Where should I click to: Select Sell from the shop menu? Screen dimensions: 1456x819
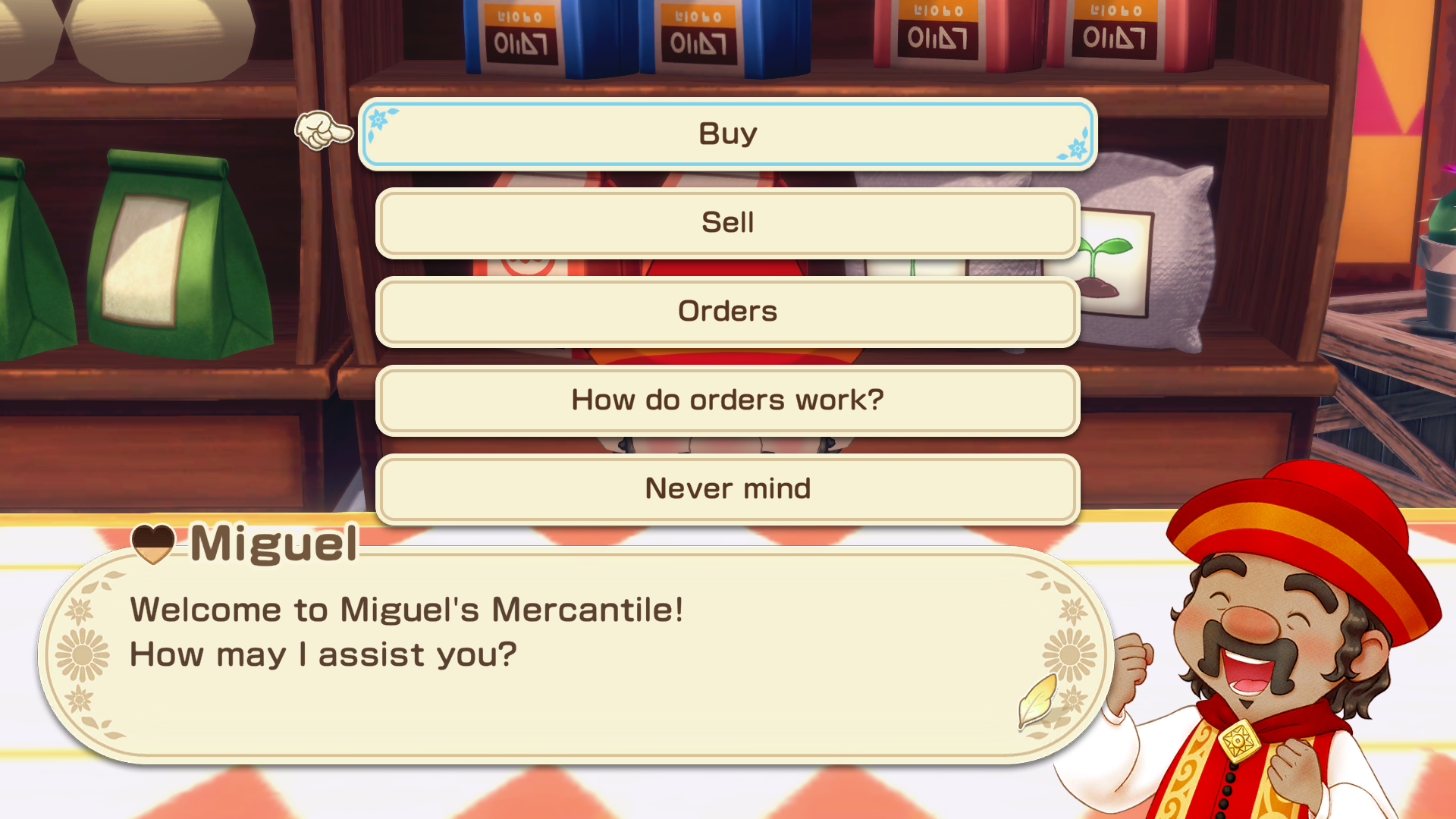[727, 223]
